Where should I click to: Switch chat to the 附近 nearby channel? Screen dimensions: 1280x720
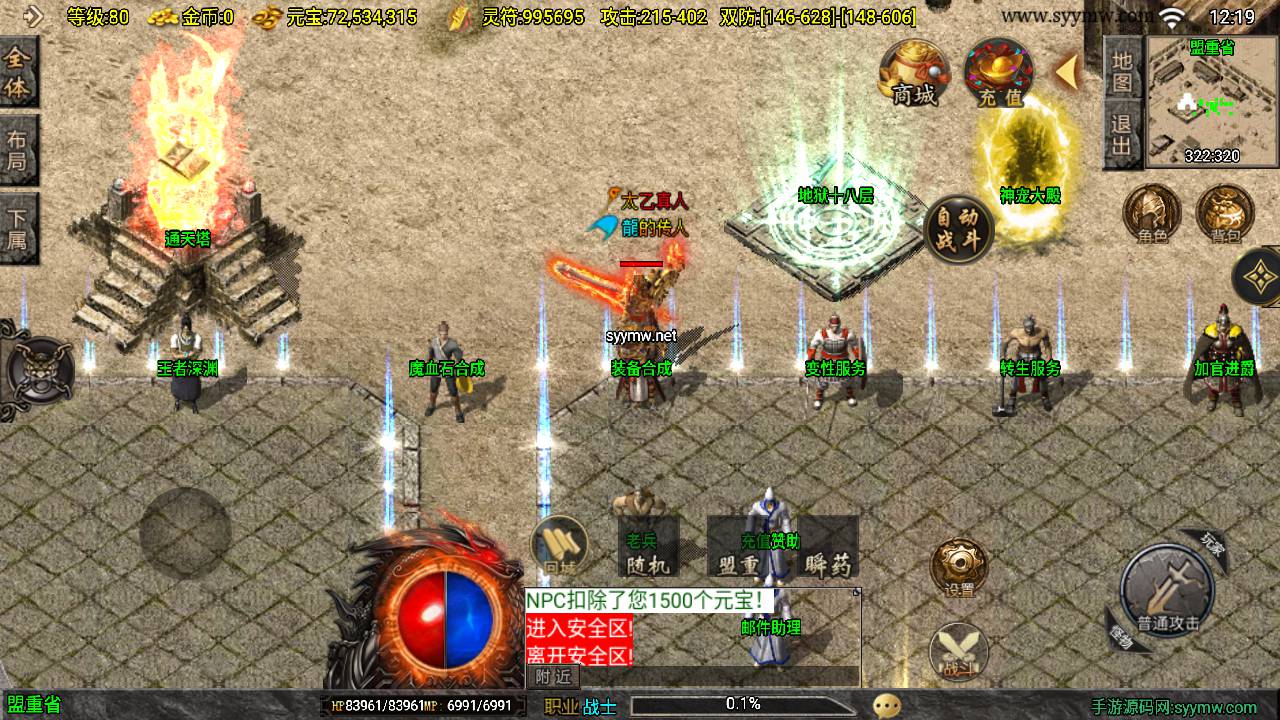pyautogui.click(x=553, y=677)
